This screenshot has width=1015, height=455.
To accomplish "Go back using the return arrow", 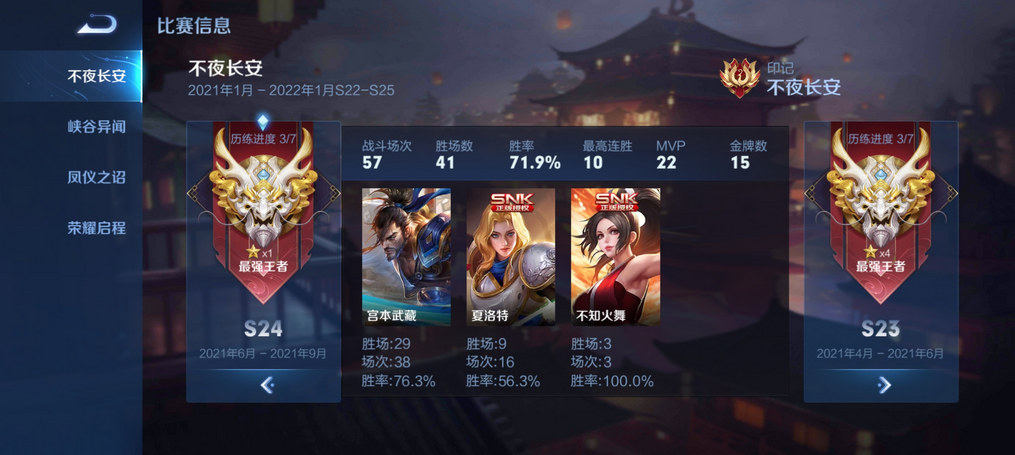I will [96, 24].
